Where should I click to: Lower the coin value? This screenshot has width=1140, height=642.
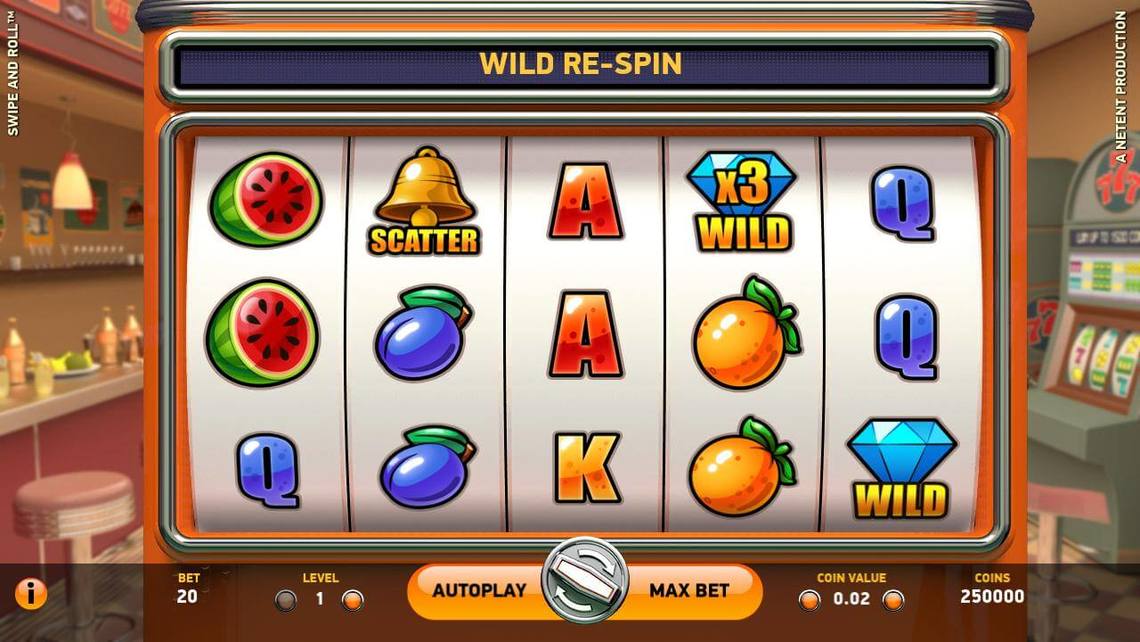click(x=809, y=600)
